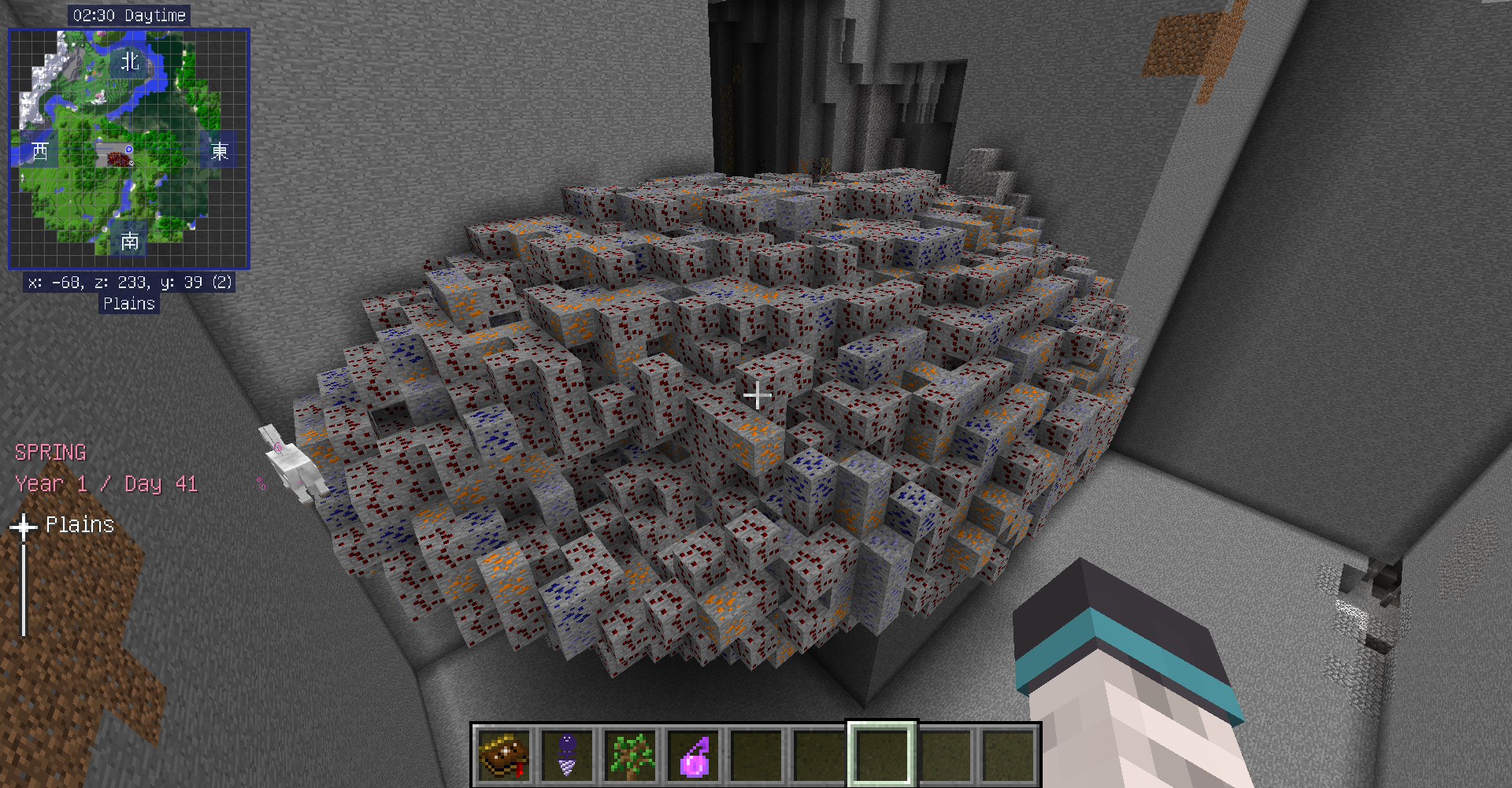Image resolution: width=1512 pixels, height=788 pixels.
Task: Switch to the 西 west map quadrant
Action: 39,151
